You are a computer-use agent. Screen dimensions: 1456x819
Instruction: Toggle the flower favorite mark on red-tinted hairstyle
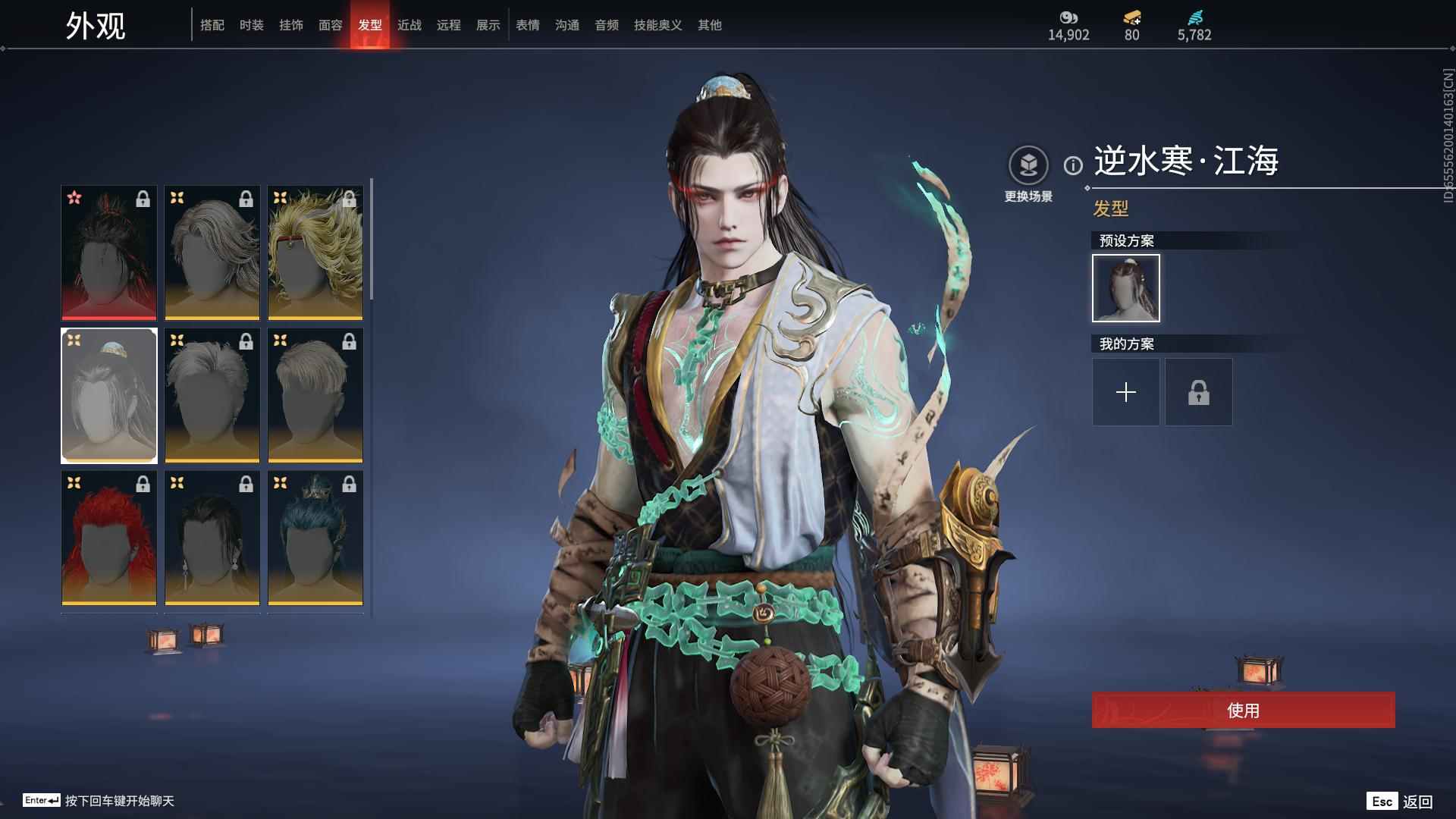pyautogui.click(x=74, y=199)
